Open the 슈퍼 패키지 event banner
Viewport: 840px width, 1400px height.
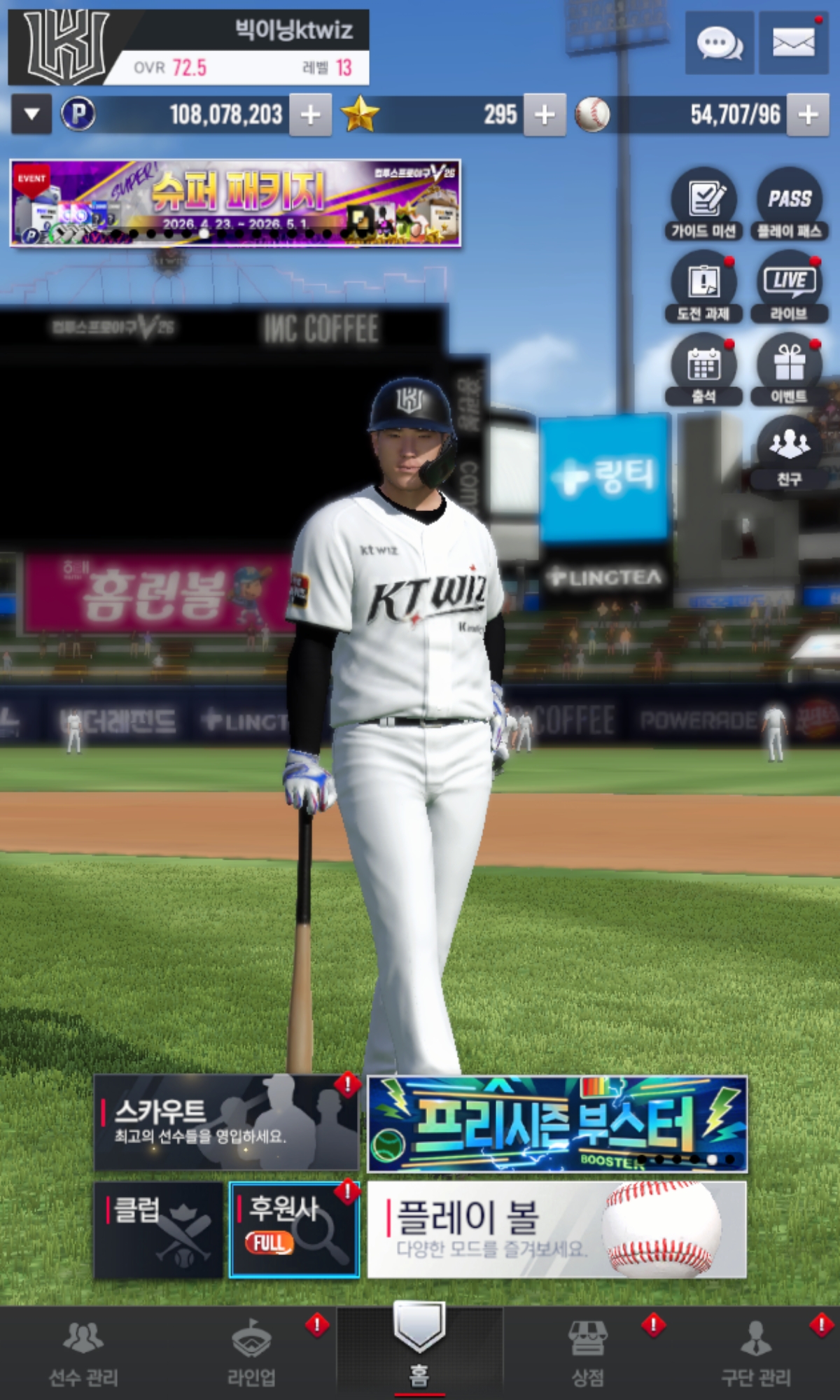tap(235, 203)
